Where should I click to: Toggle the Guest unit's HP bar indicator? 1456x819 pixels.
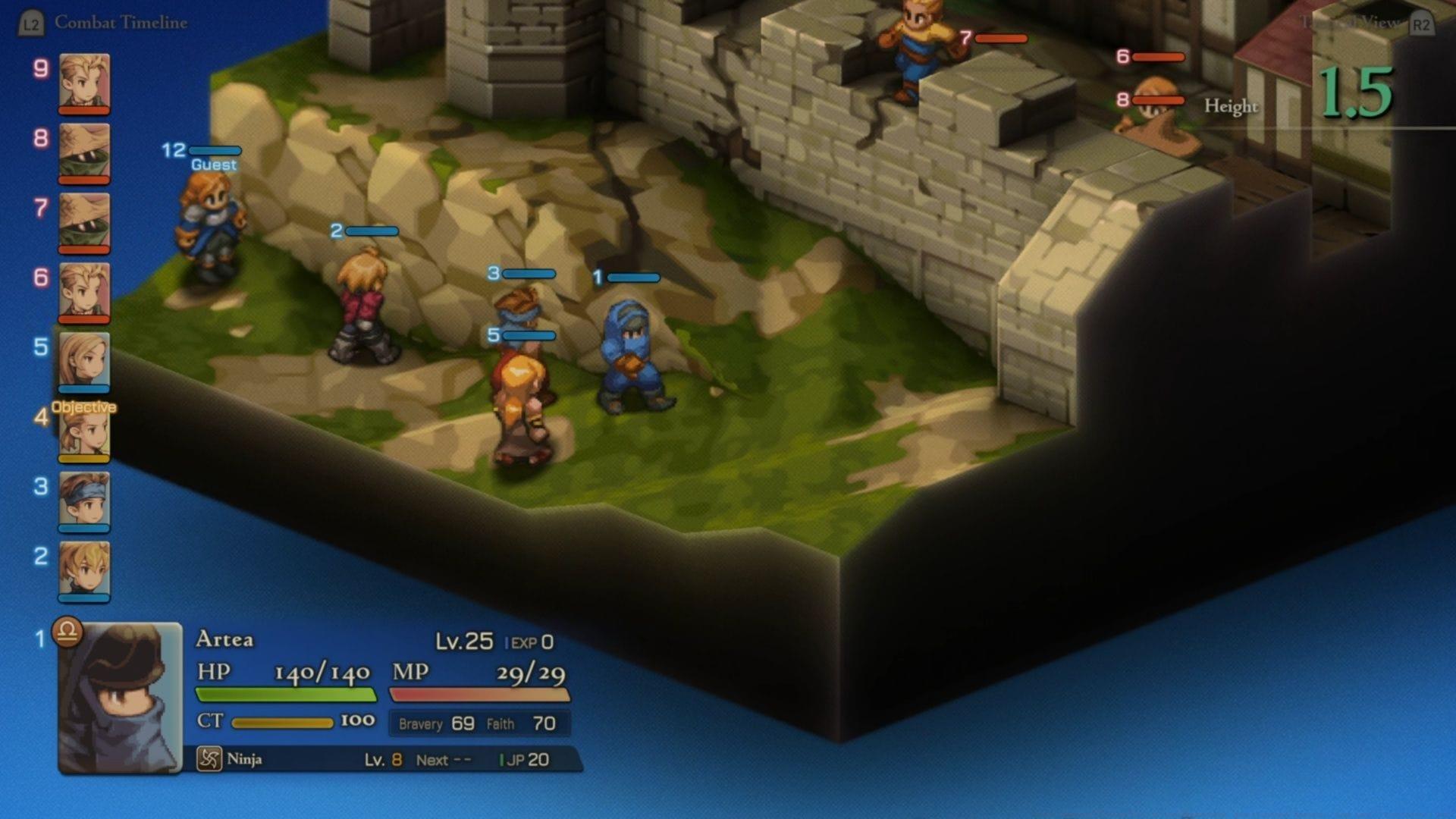215,149
